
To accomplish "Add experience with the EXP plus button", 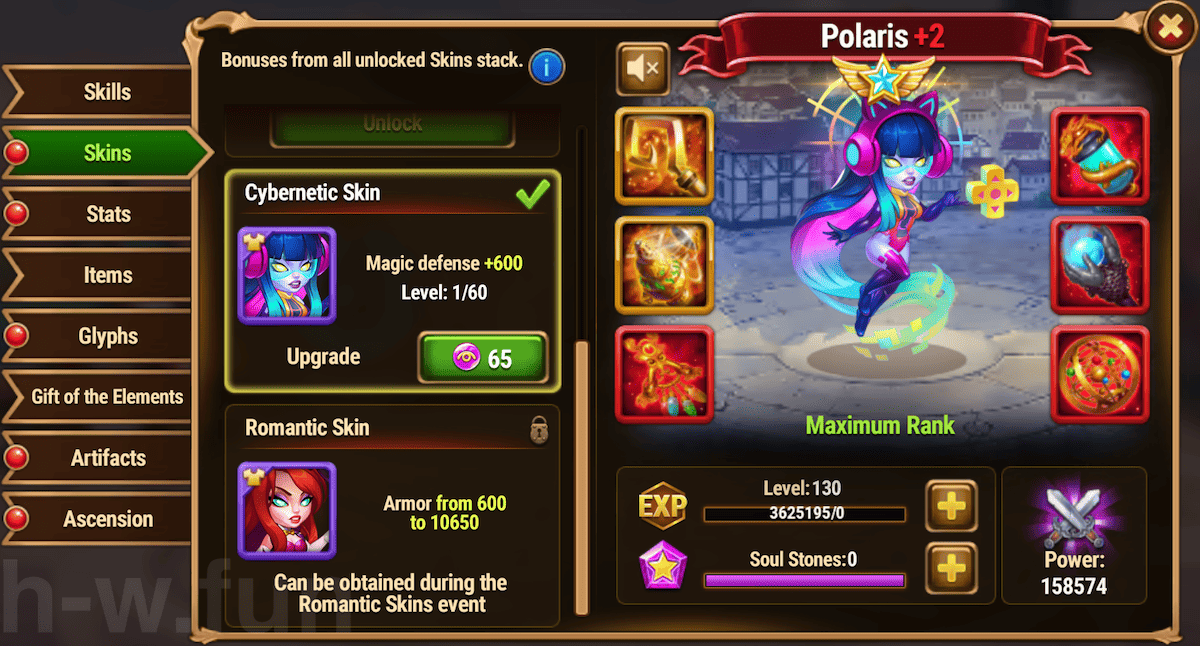I will 950,506.
